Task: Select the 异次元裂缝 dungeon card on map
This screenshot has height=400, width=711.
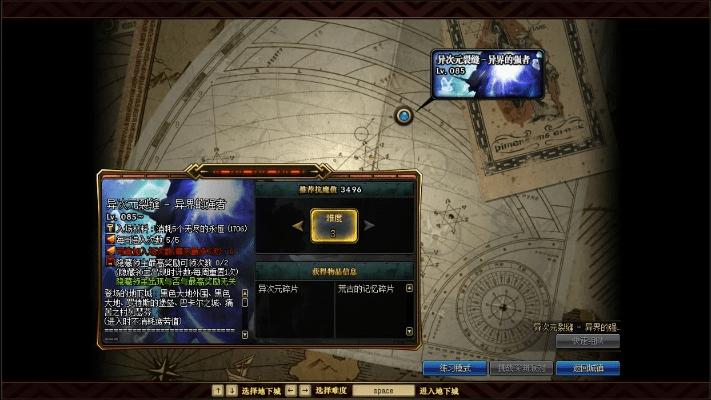Action: coord(488,75)
